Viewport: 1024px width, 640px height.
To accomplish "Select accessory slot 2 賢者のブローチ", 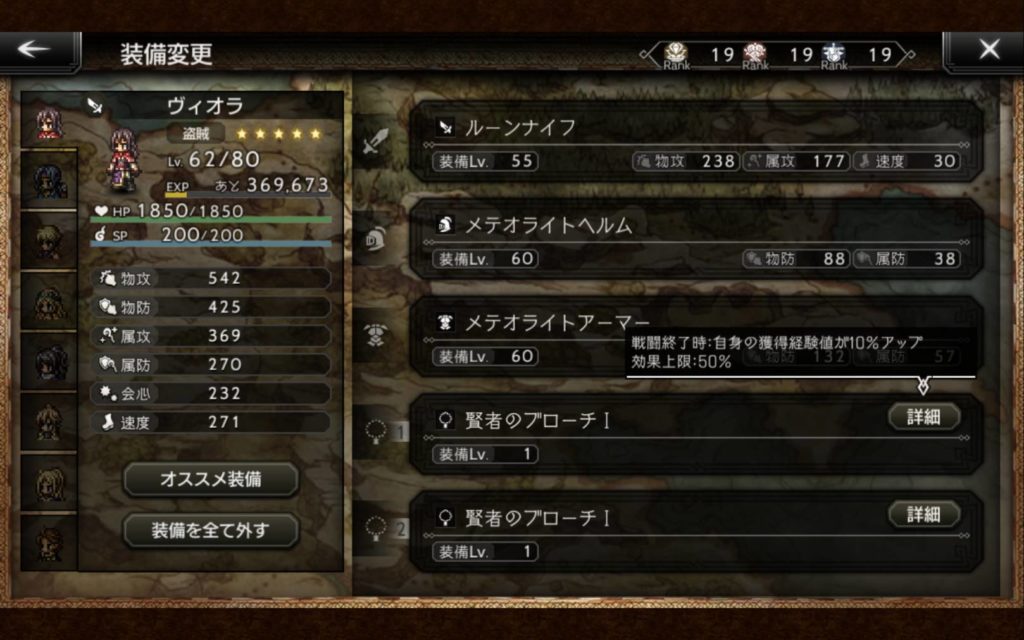I will 650,531.
